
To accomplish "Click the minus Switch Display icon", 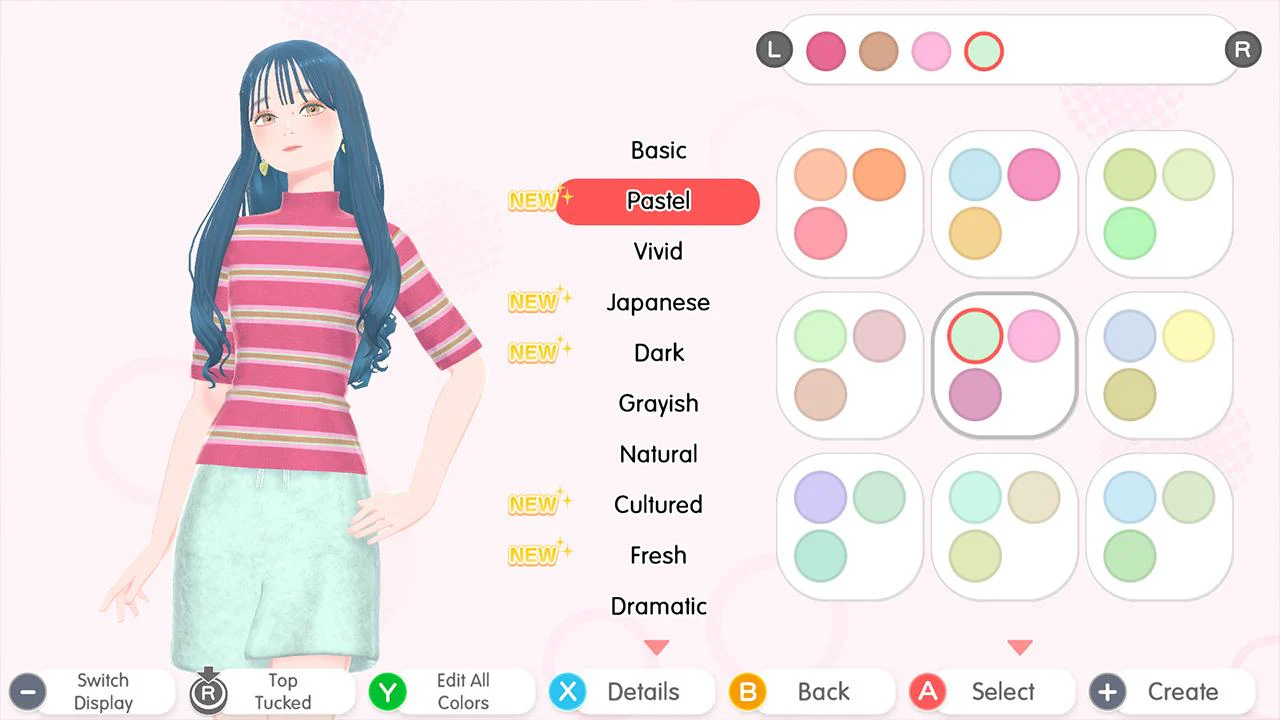I will (28, 691).
